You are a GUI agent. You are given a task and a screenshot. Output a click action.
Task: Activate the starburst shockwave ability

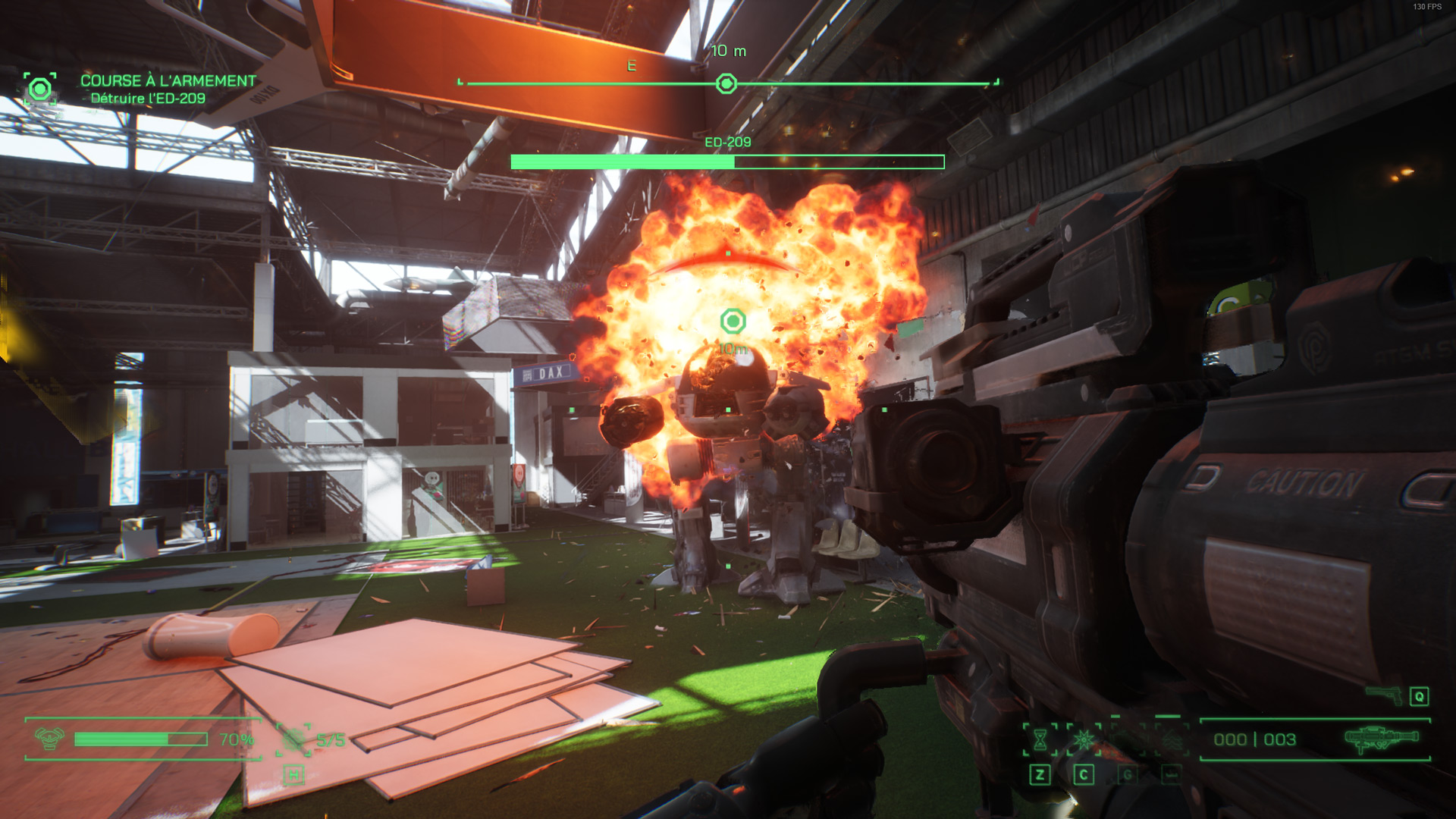pos(1084,739)
